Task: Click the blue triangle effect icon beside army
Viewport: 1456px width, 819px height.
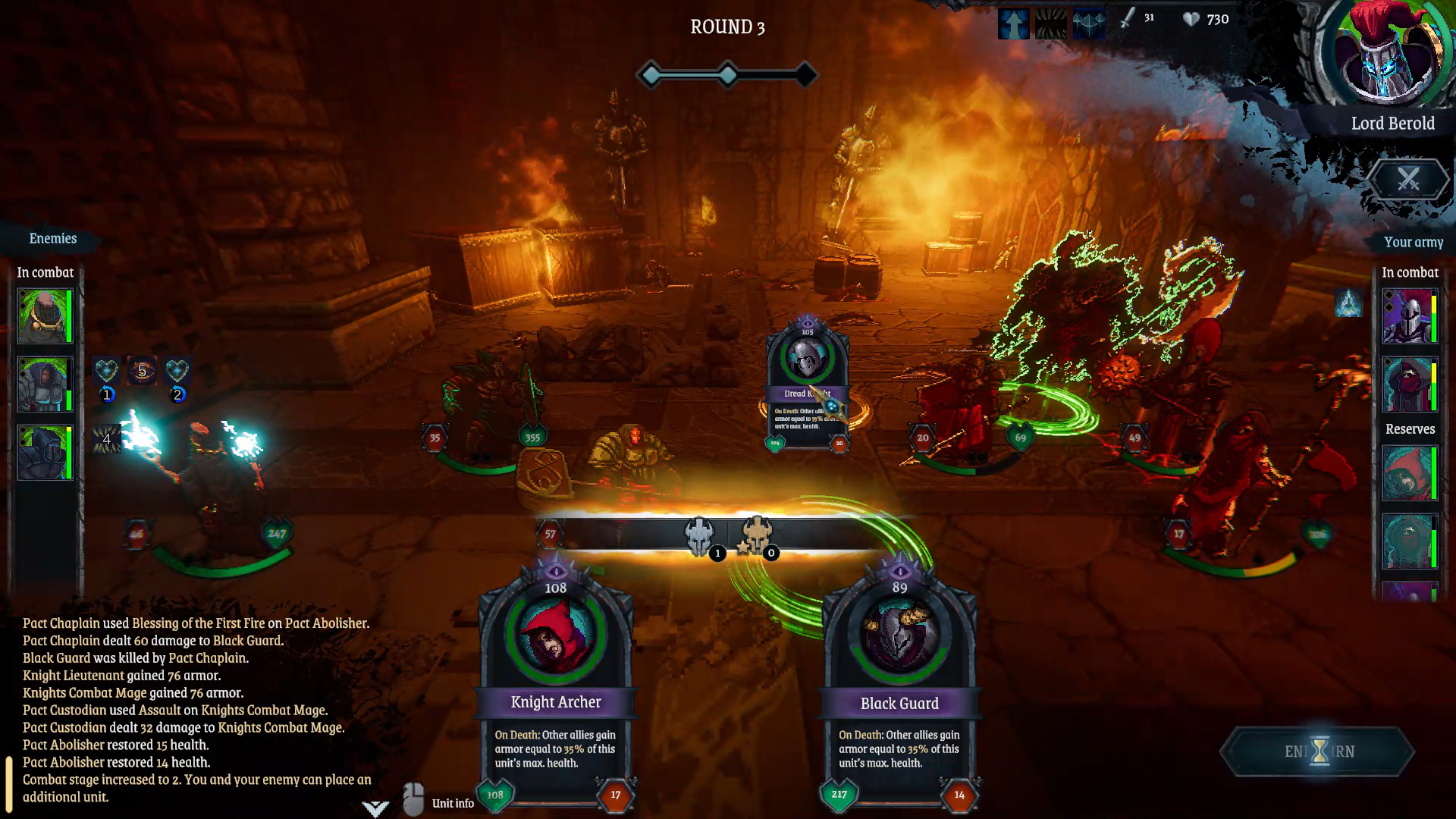Action: pyautogui.click(x=1348, y=303)
